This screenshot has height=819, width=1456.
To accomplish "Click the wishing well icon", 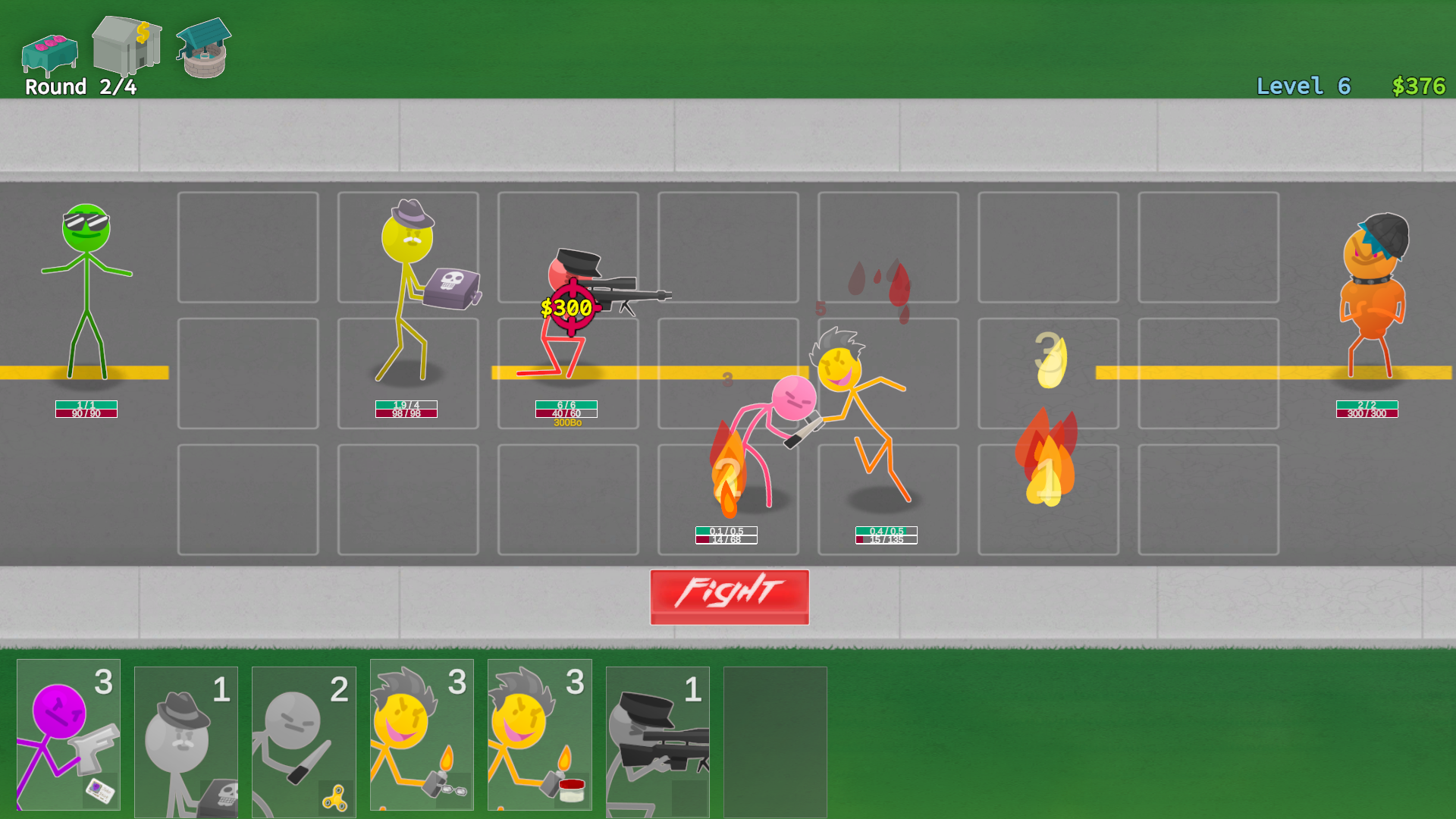I will (x=202, y=52).
